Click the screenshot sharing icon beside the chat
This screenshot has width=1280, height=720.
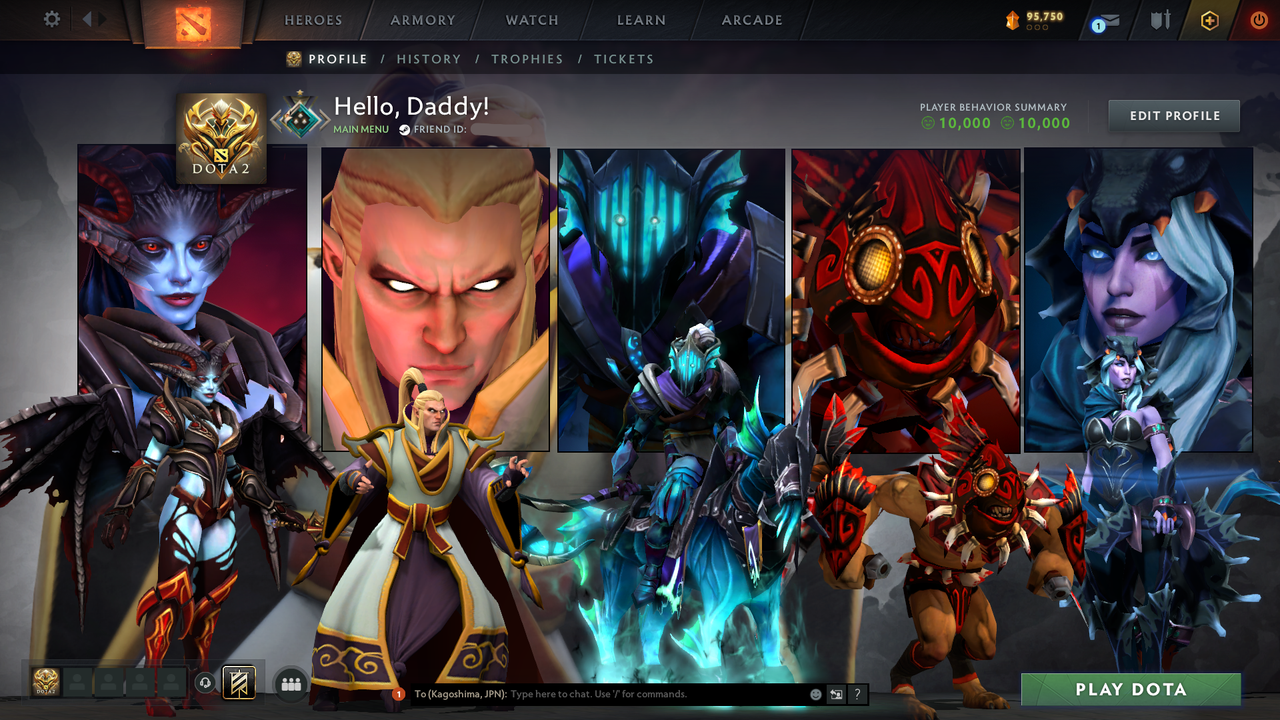[x=835, y=693]
